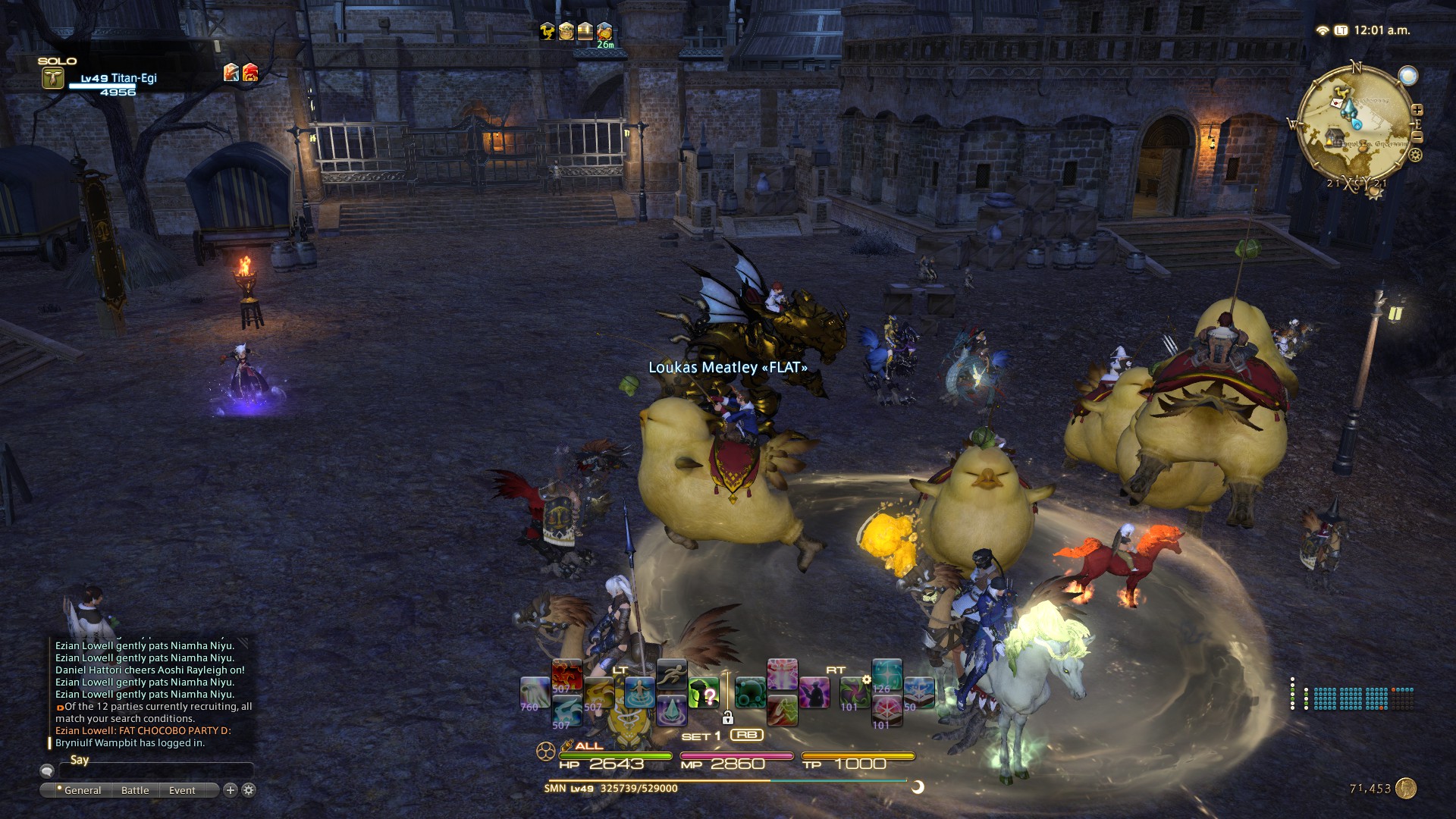The height and width of the screenshot is (819, 1456).
Task: Activate the red flame ability icon
Action: [x=566, y=675]
